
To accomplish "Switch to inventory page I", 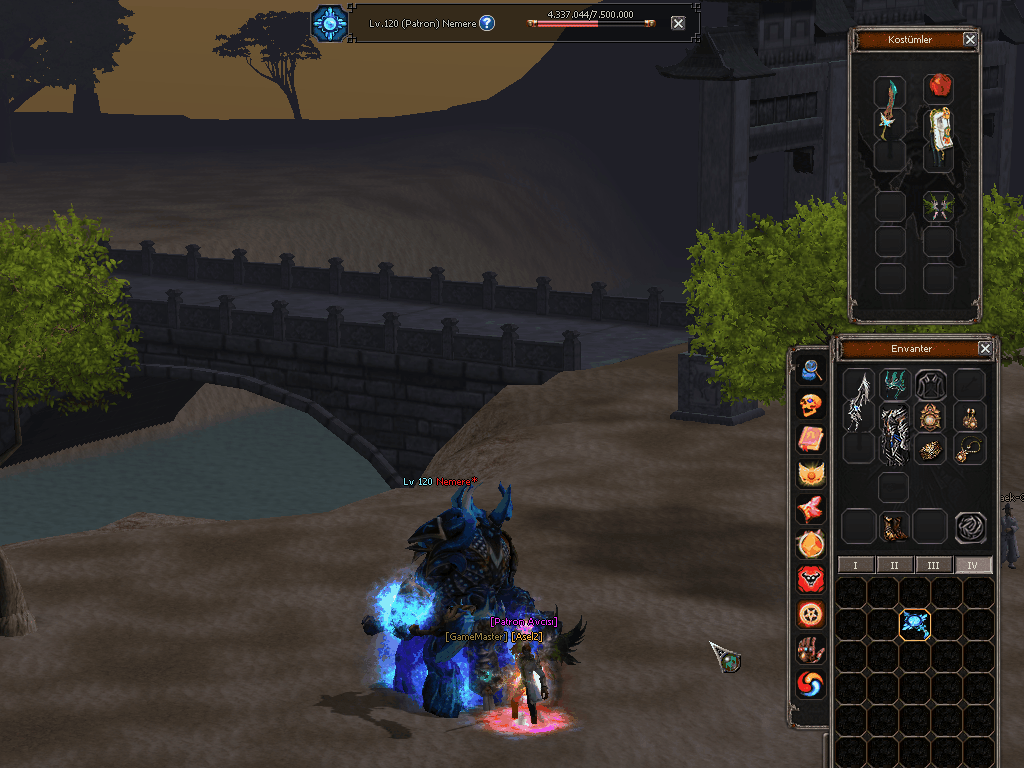I will click(x=855, y=565).
